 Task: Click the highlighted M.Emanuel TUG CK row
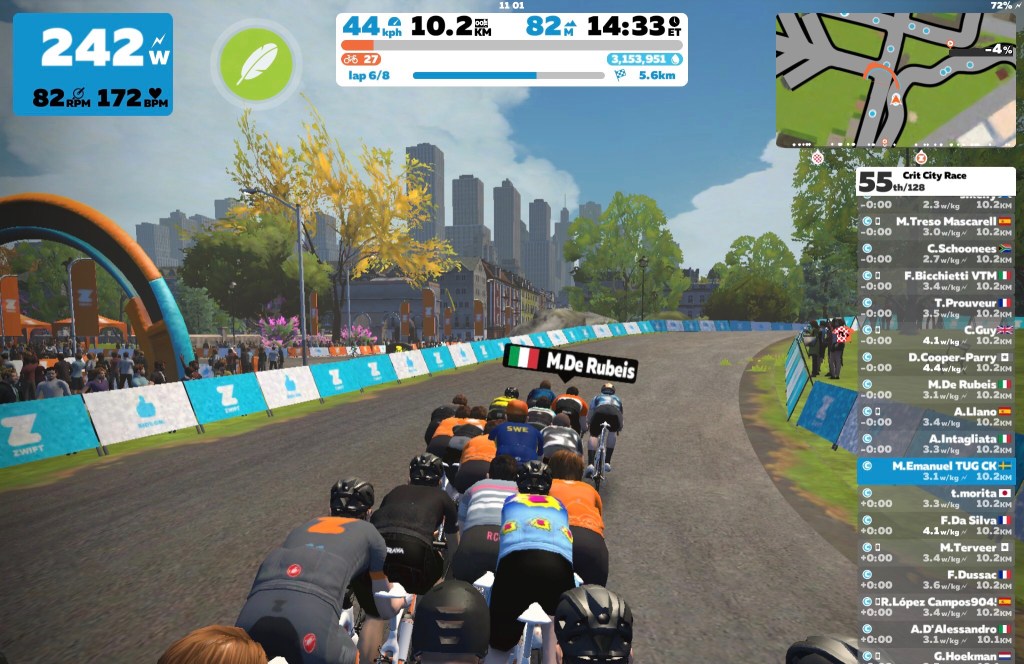coord(937,471)
